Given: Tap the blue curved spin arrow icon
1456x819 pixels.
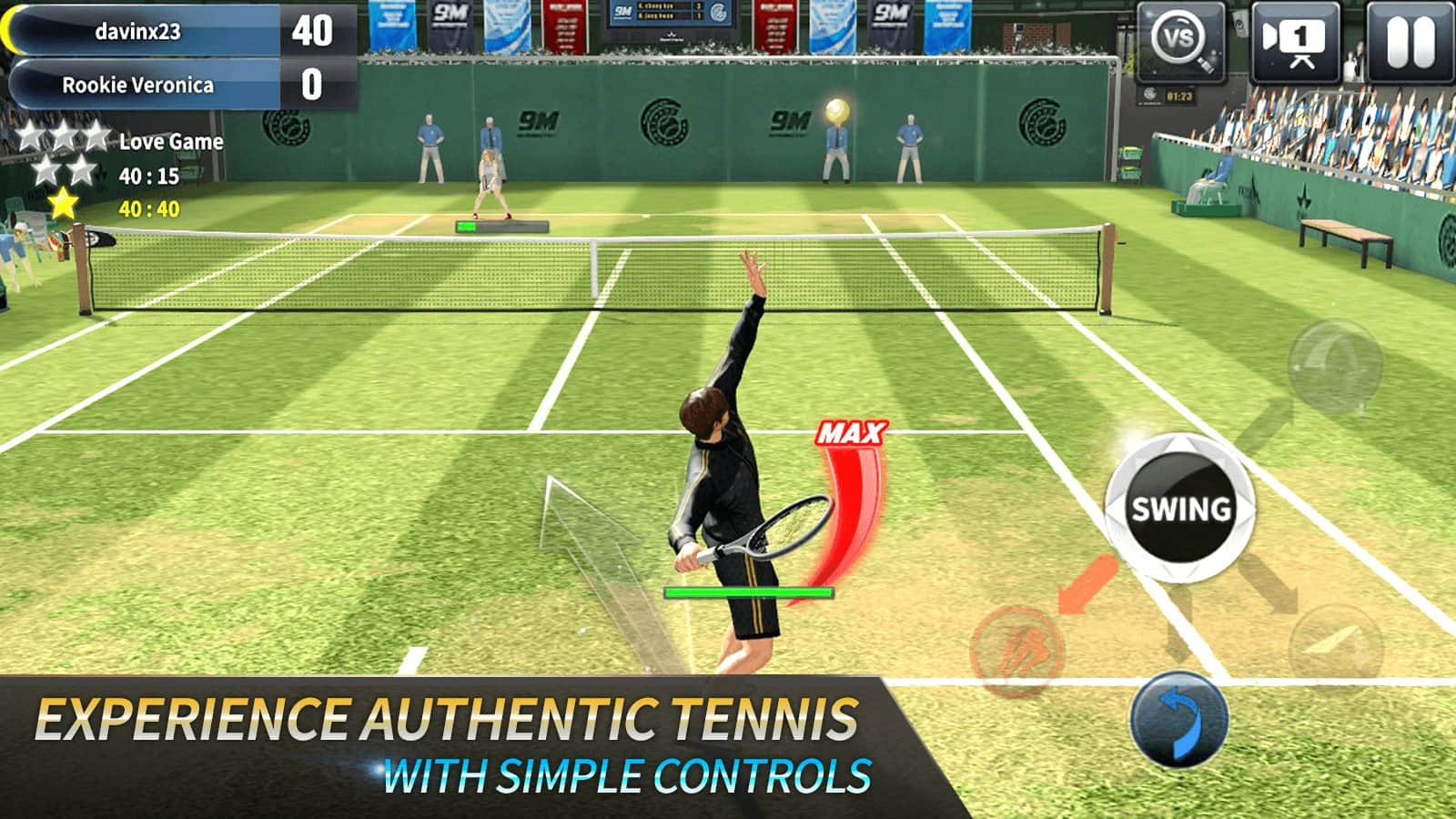Looking at the screenshot, I should point(1182,718).
